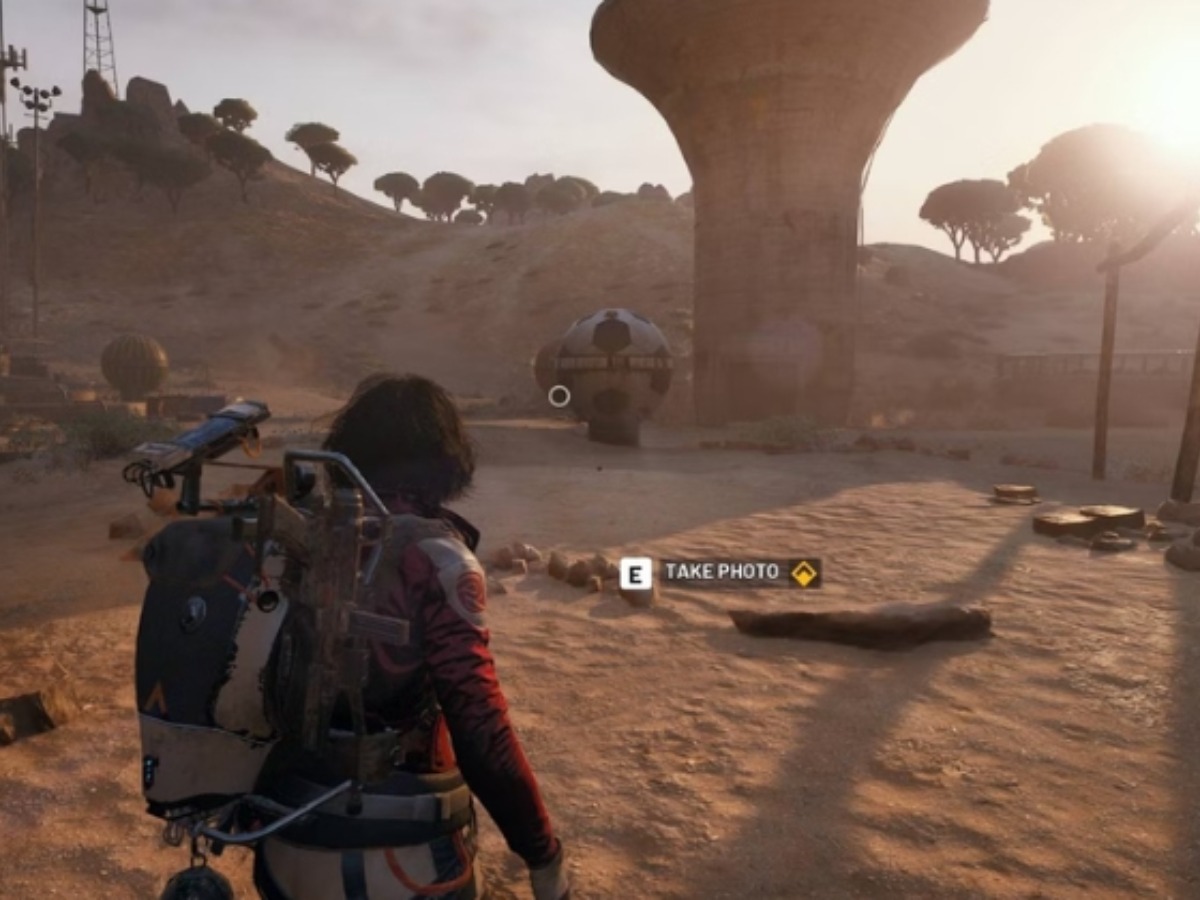1200x900 pixels.
Task: Select the Take Photo interaction label
Action: [722, 573]
